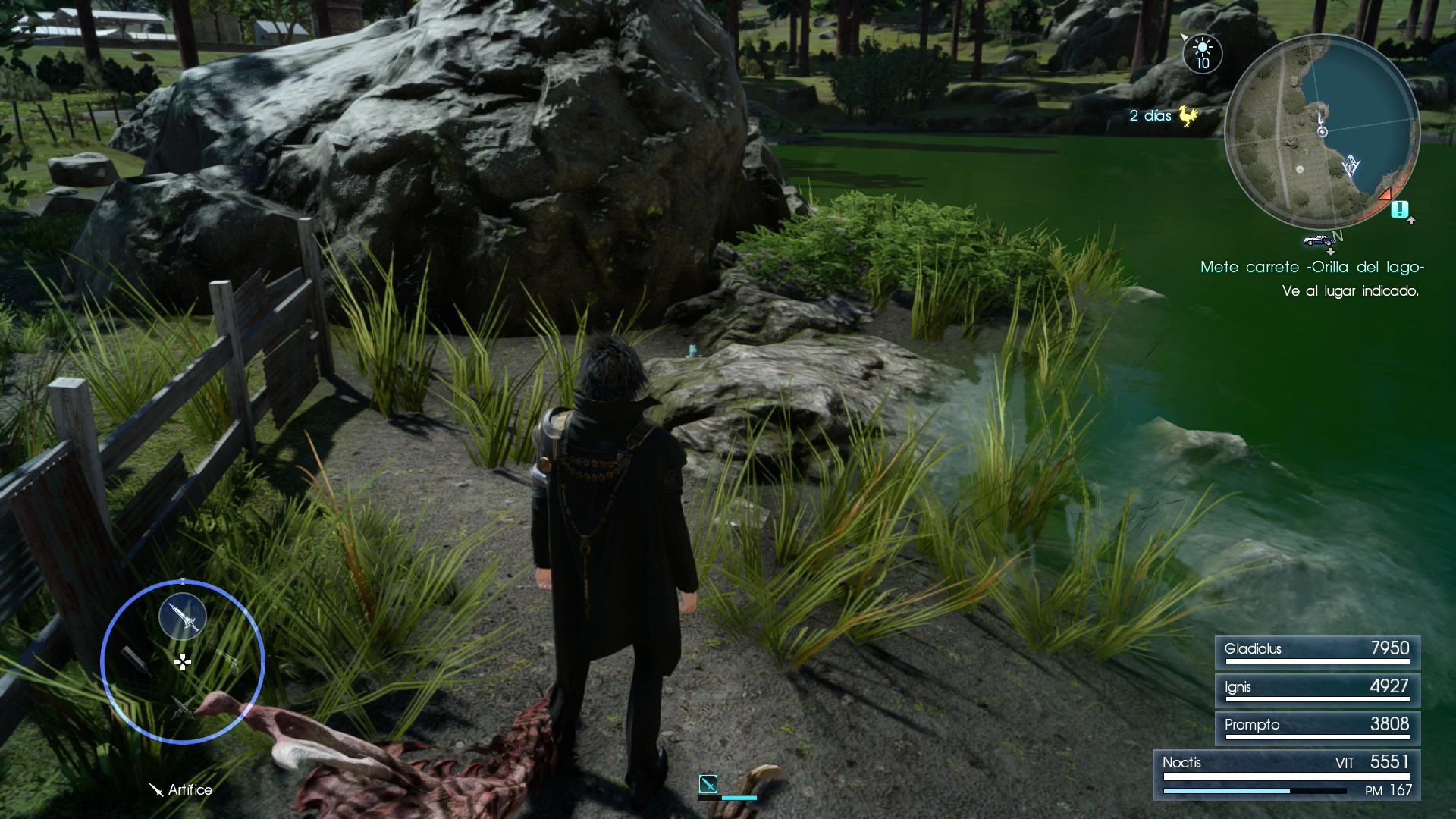Viewport: 1456px width, 819px height.
Task: Choose the daggers in the weapon wheel
Action: coord(182,707)
